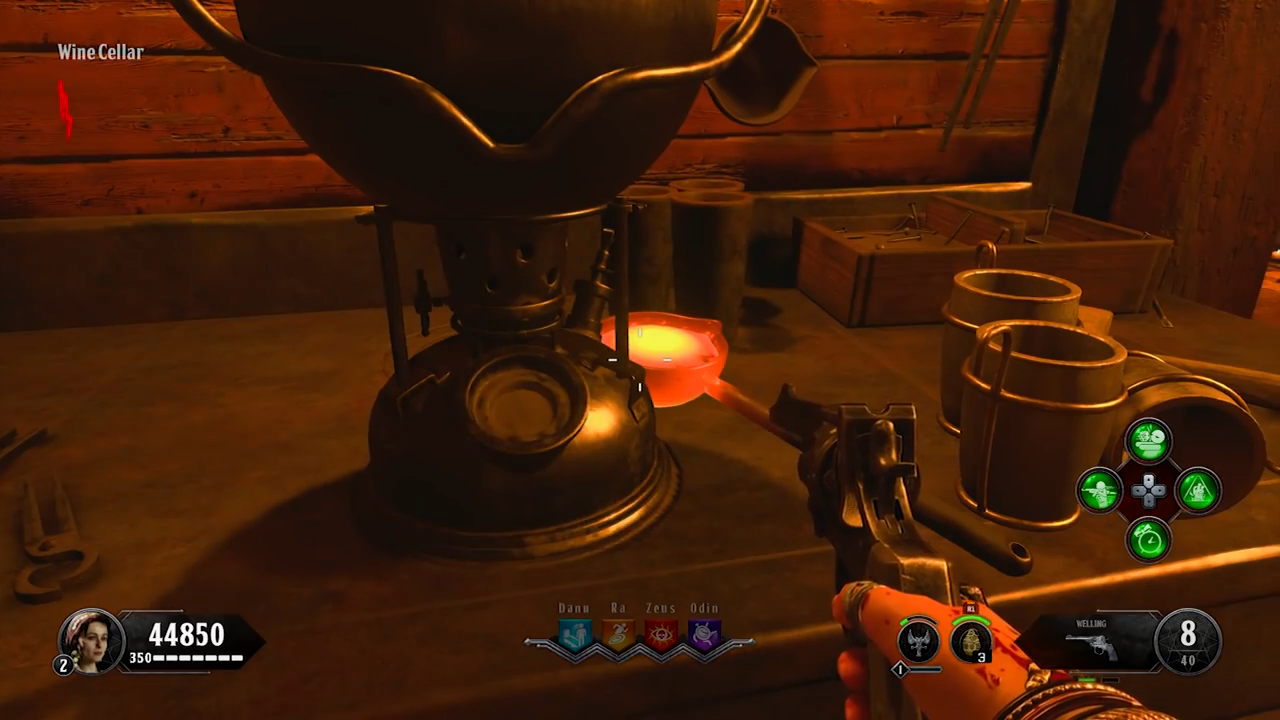Use the warning triangle elixir
This screenshot has width=1280, height=720.
point(1197,491)
